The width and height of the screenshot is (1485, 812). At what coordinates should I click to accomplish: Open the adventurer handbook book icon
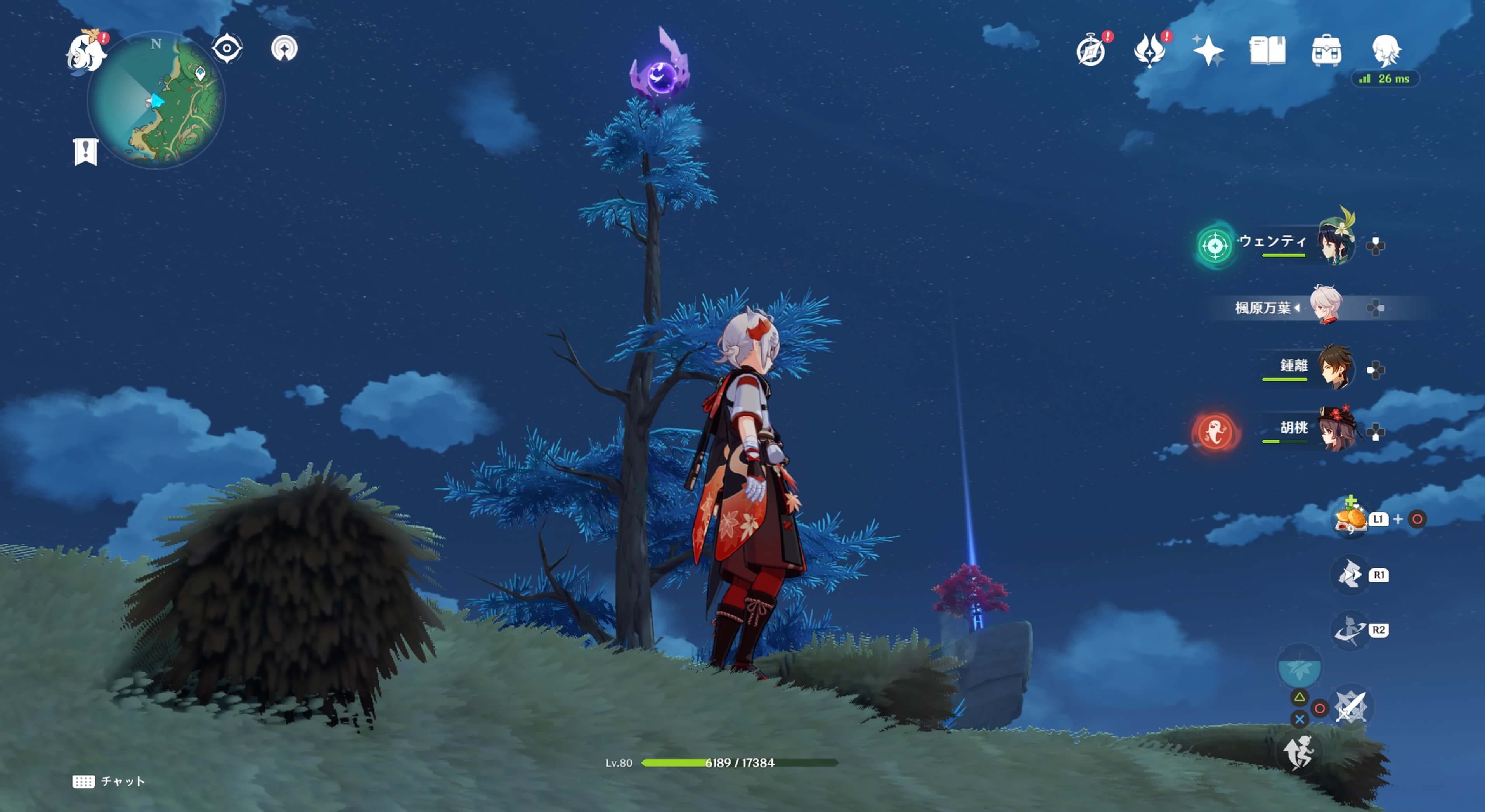point(1267,51)
